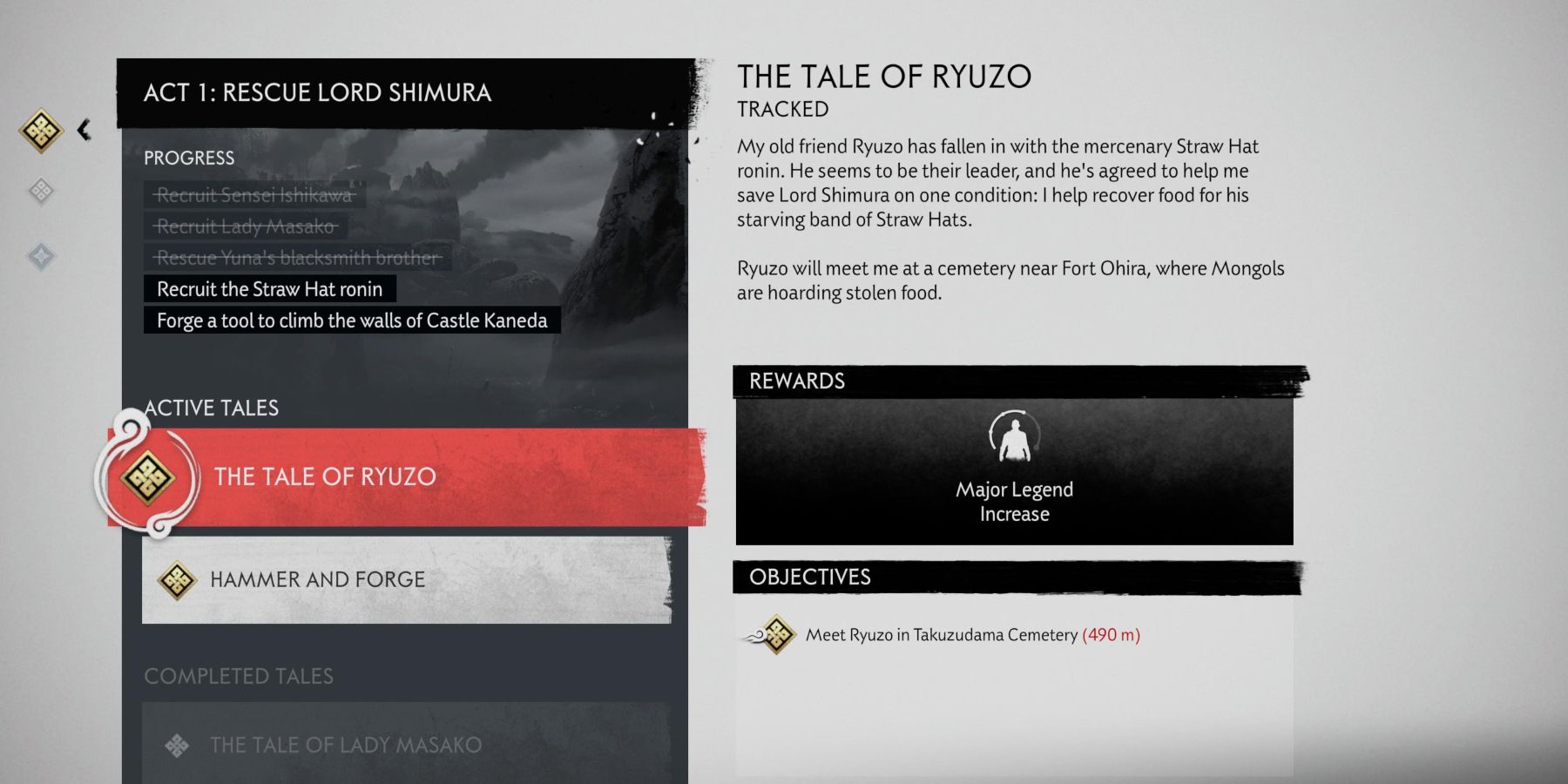Expand the Completed Tales section
The height and width of the screenshot is (784, 1568).
coord(240,676)
